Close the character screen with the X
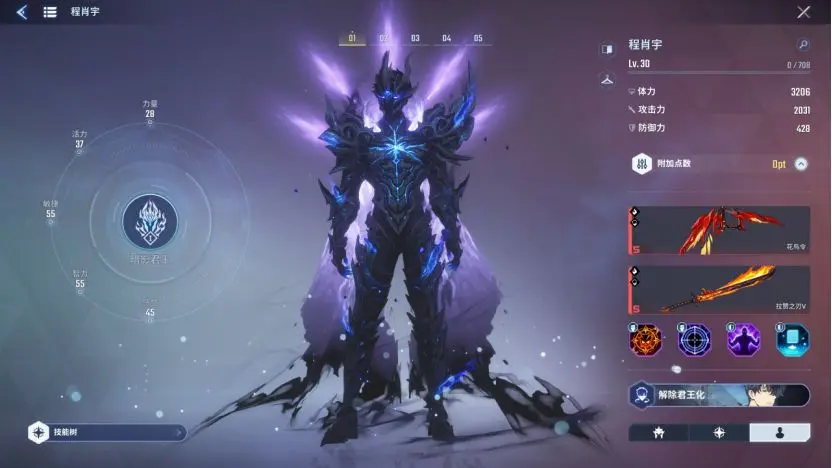Viewport: 832px width, 468px height. [804, 12]
